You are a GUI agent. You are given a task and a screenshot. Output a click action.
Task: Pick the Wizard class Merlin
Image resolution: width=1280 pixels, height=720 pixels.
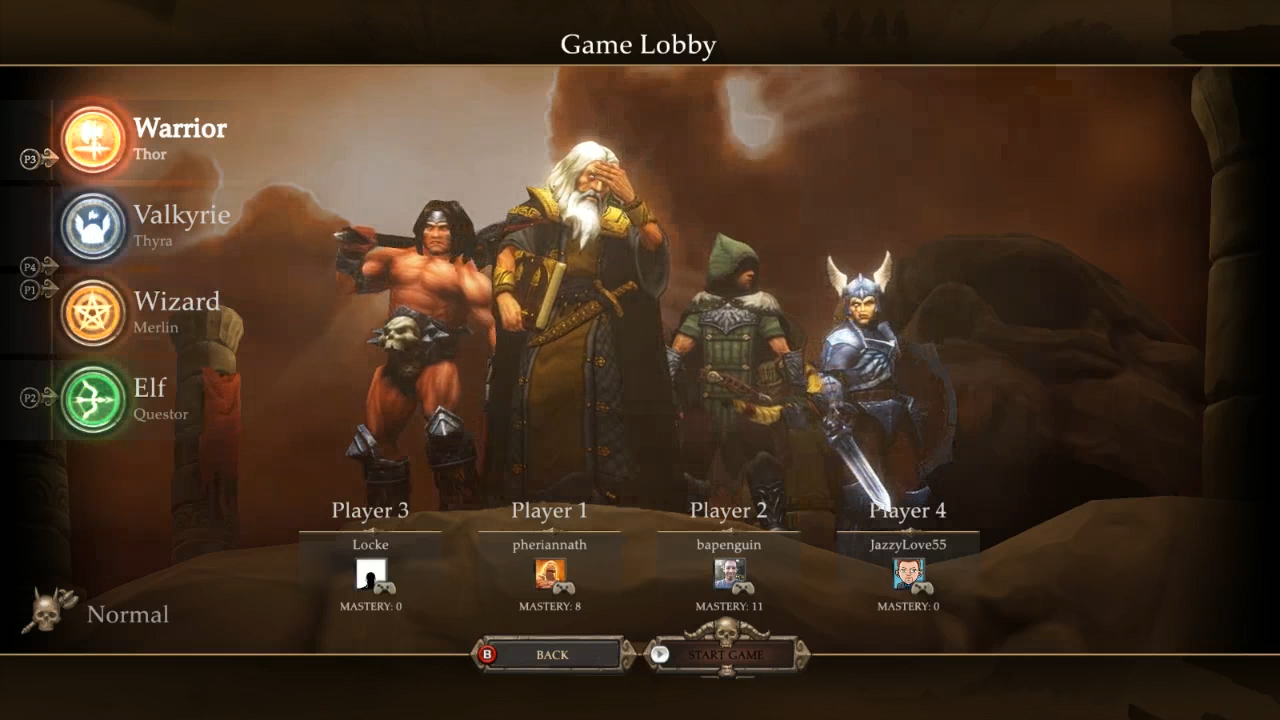(94, 313)
